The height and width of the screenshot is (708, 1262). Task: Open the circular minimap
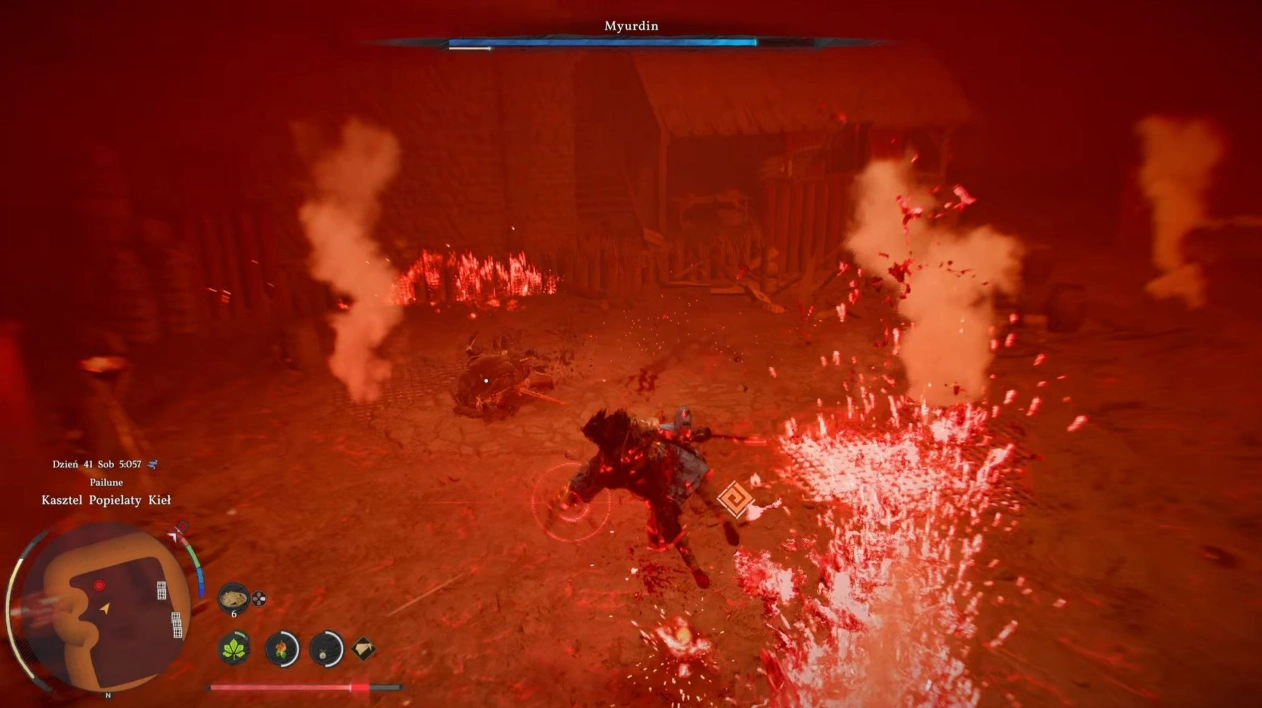(x=104, y=607)
